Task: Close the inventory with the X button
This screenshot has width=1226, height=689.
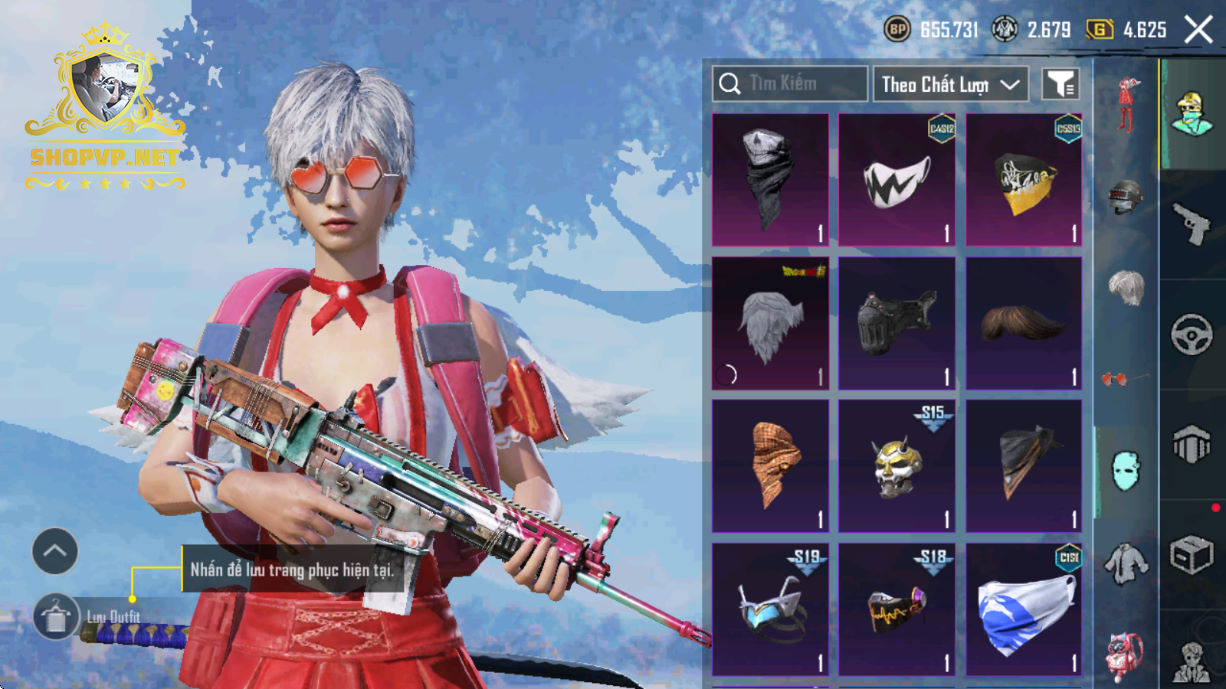Action: pos(1198,30)
